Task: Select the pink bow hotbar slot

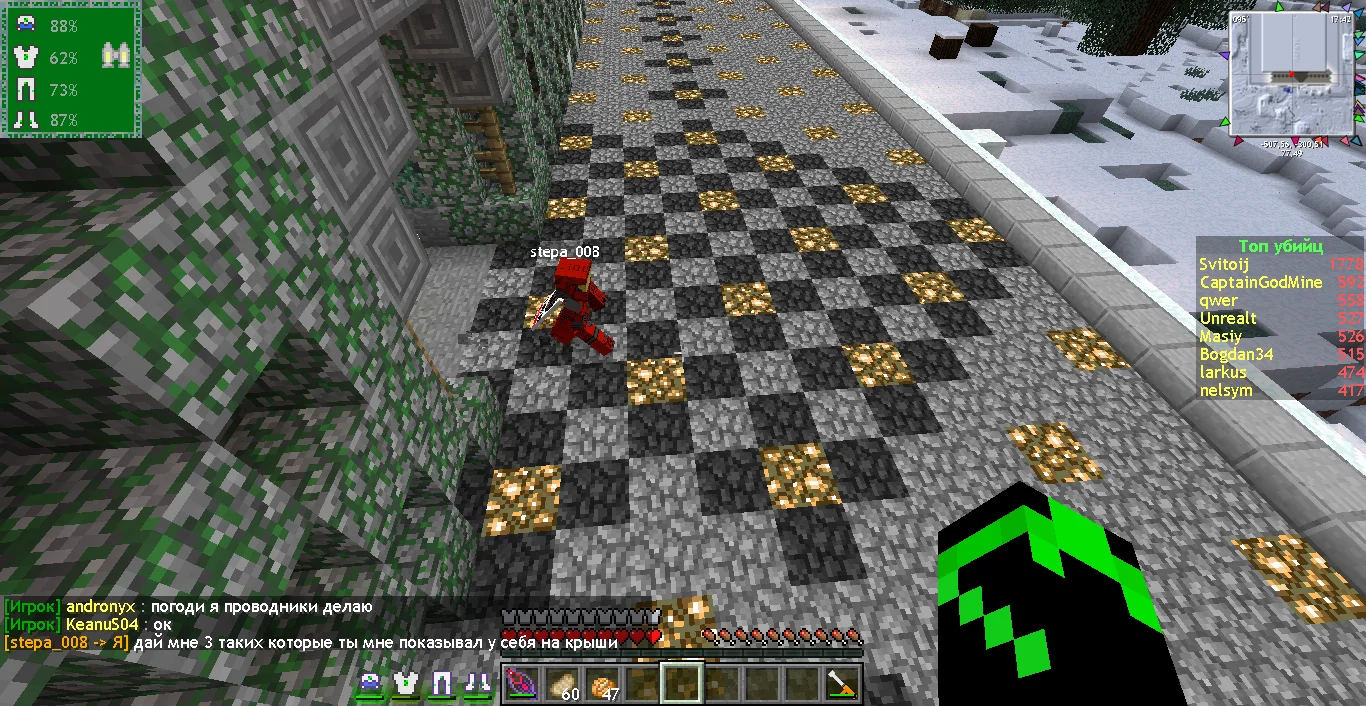Action: click(x=520, y=684)
